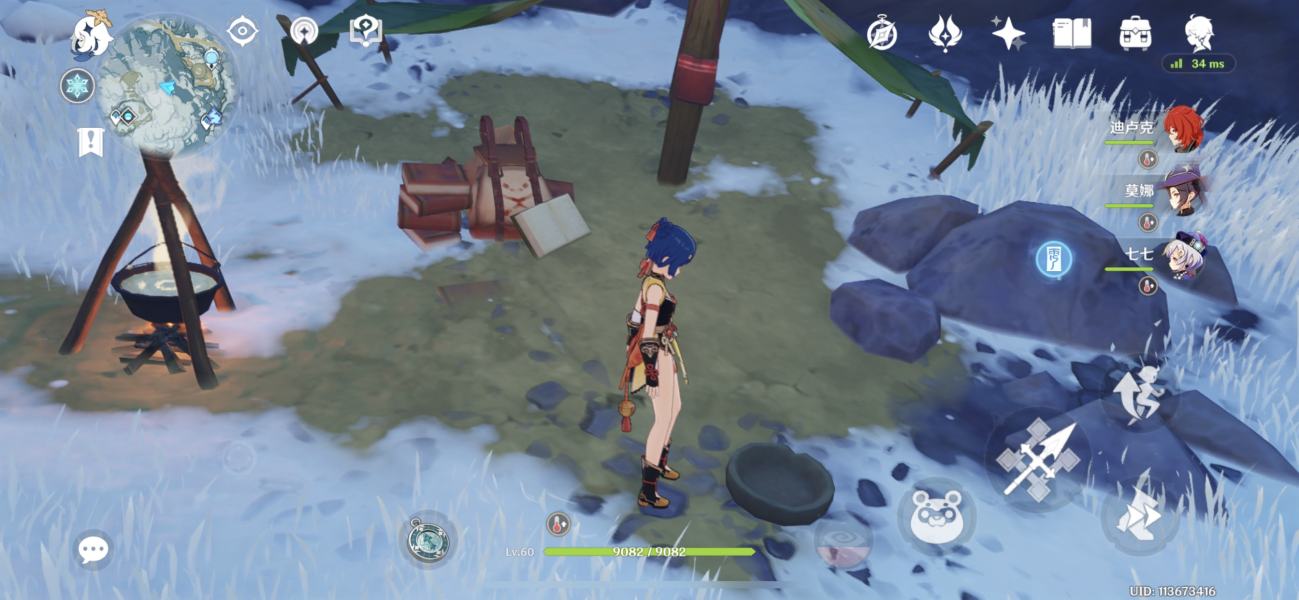Activate the Guoba bear elemental skill
This screenshot has width=1299, height=600.
[x=936, y=517]
